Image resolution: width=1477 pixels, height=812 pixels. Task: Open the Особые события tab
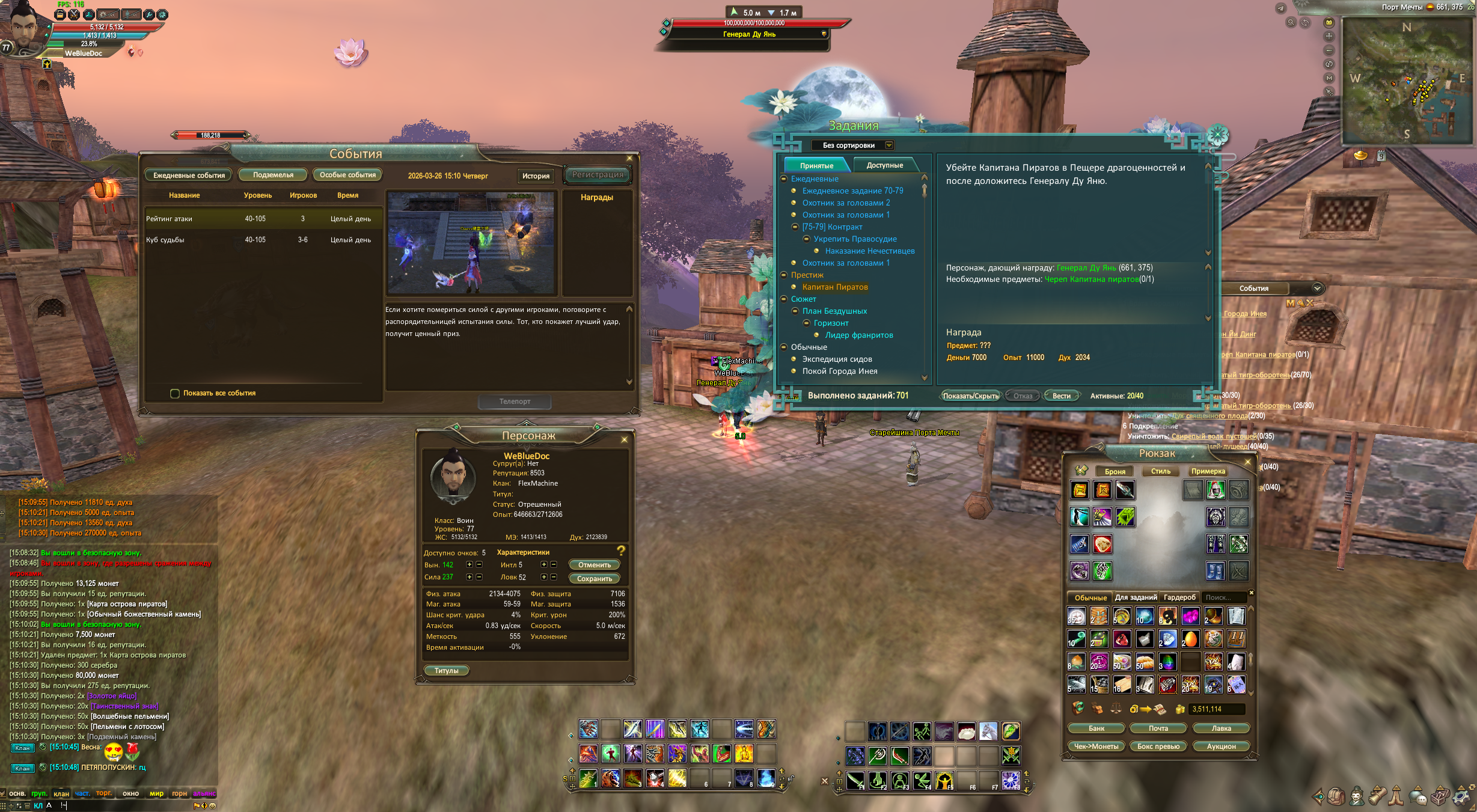[347, 175]
